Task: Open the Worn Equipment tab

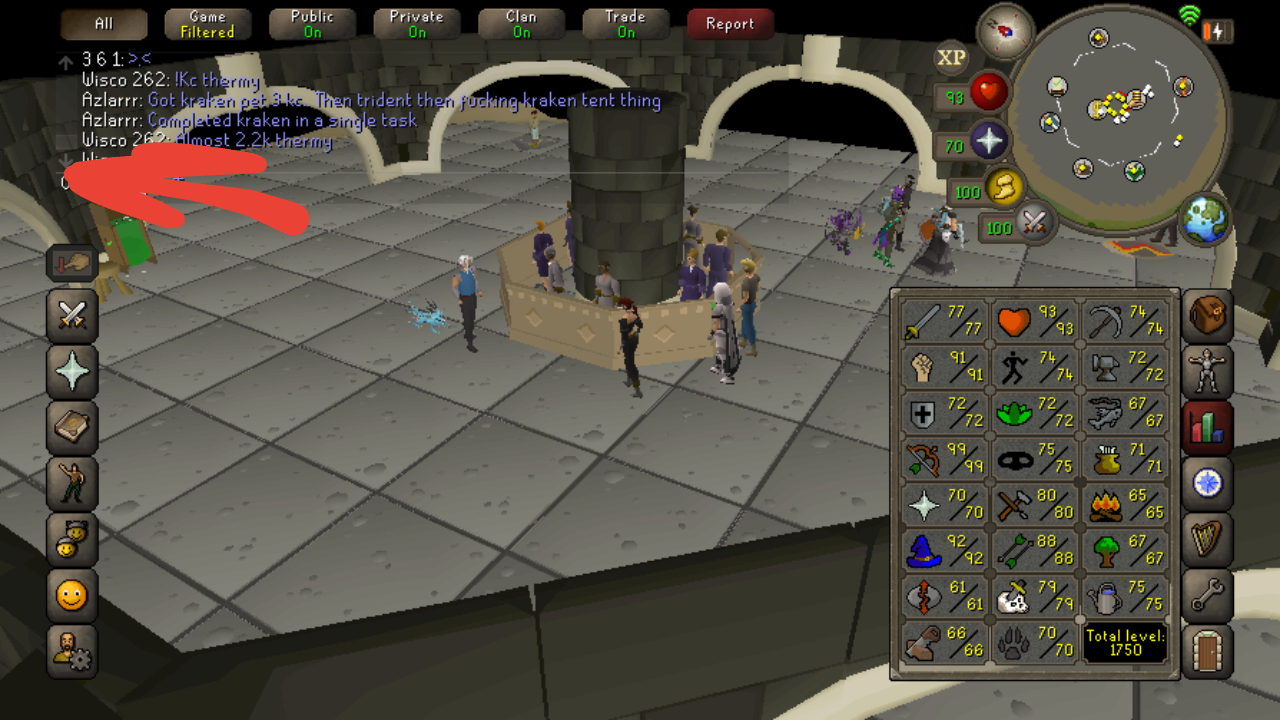Action: tap(1206, 371)
